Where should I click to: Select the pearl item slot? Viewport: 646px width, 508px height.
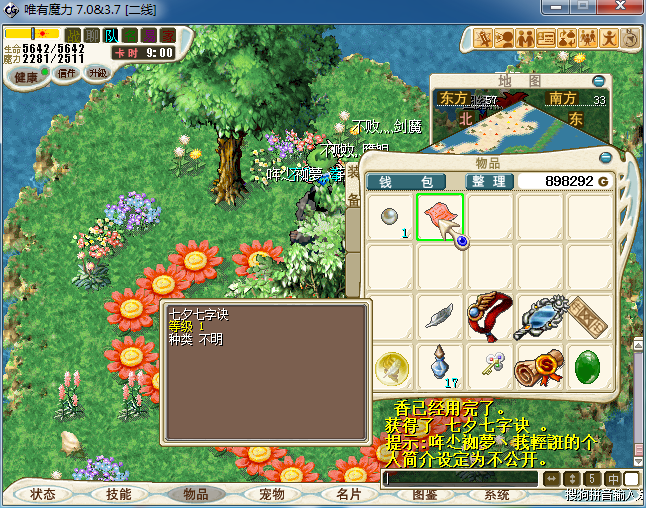(x=391, y=217)
